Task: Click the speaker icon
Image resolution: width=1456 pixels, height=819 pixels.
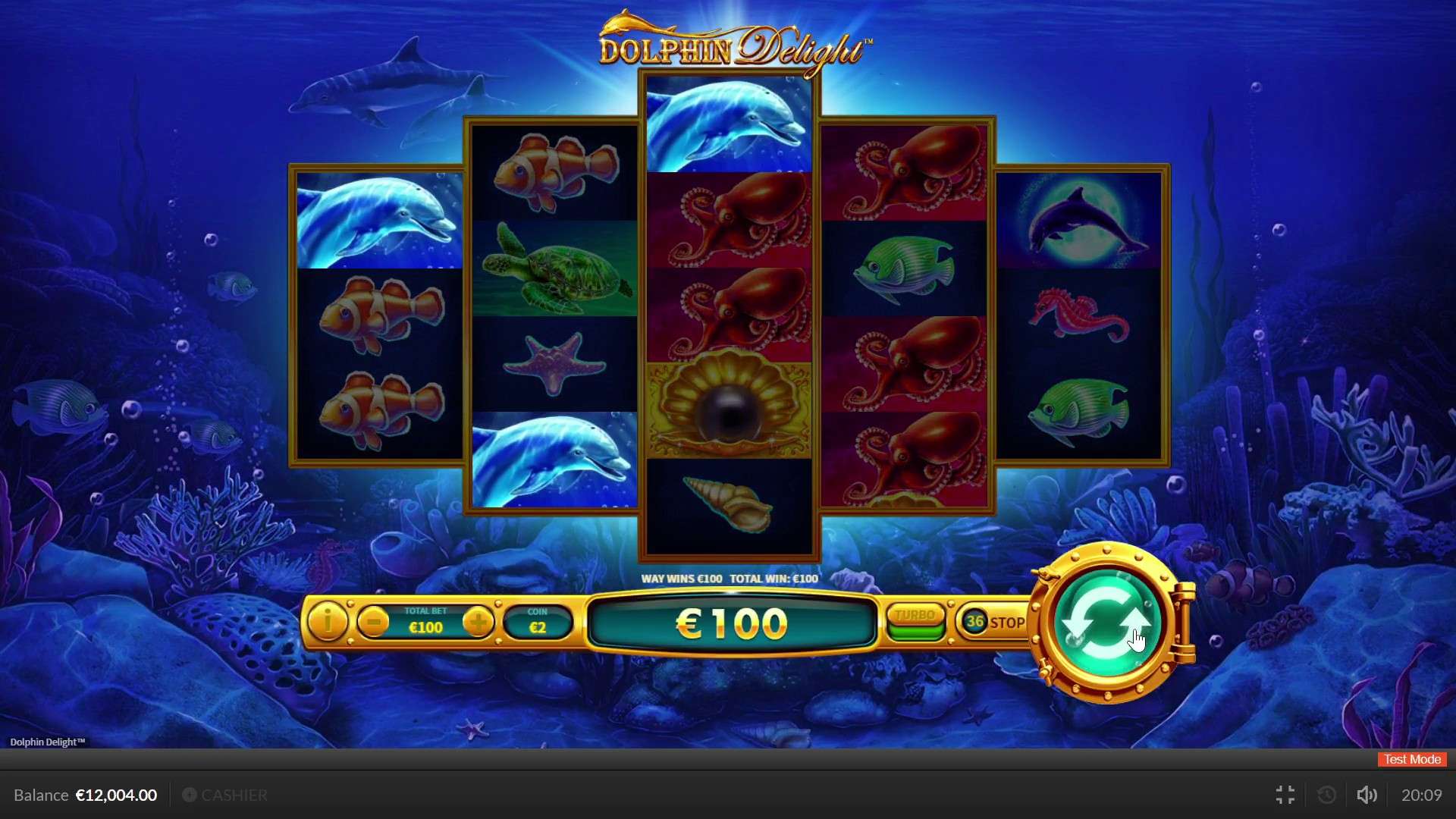Action: point(1367,795)
